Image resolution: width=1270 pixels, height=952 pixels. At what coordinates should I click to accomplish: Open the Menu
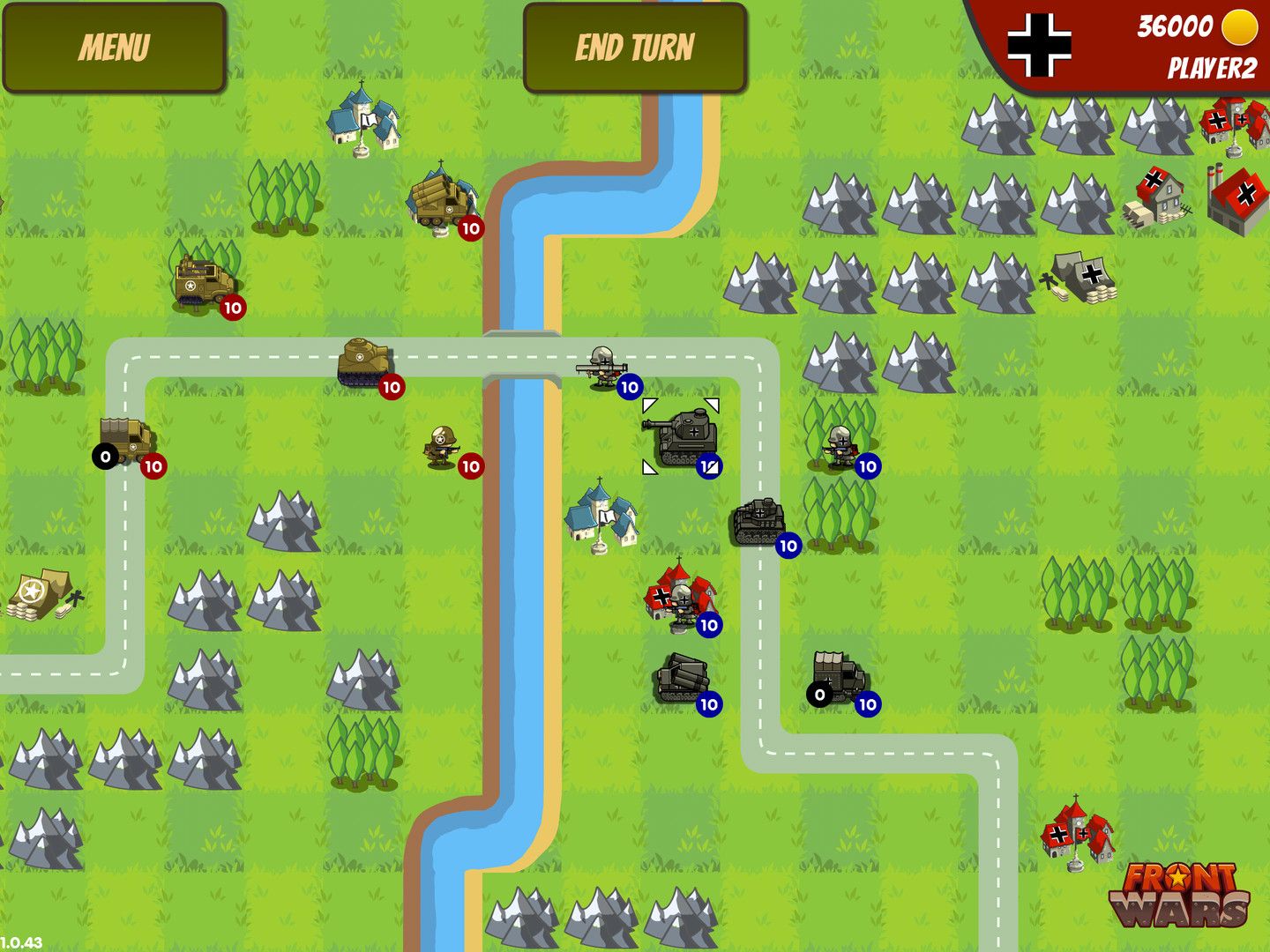click(x=115, y=42)
